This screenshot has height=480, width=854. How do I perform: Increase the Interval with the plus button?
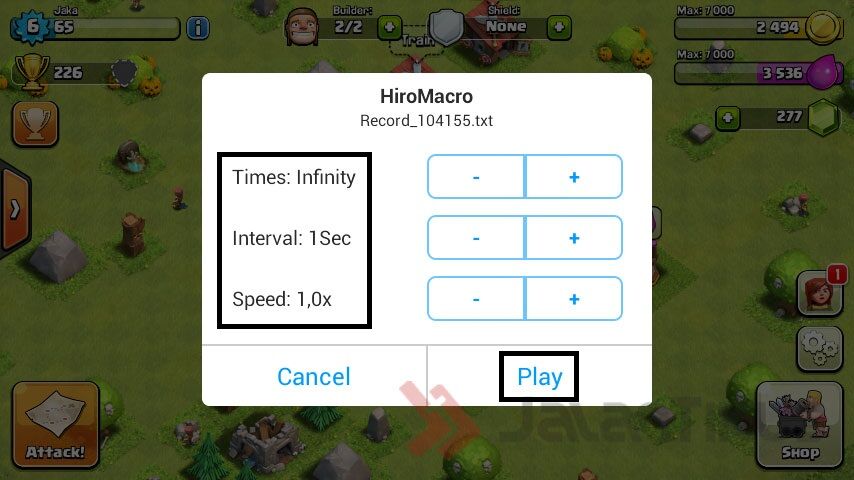pyautogui.click(x=574, y=238)
